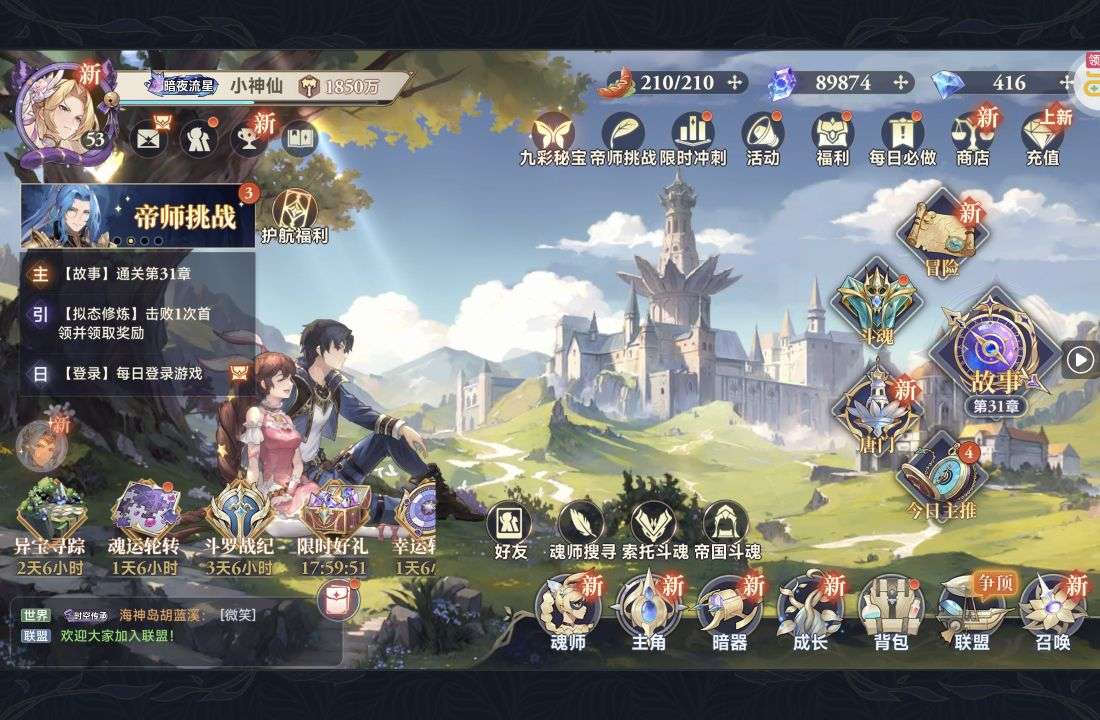Tap the 帝师挑战 event banner
1100x720 pixels.
click(139, 216)
